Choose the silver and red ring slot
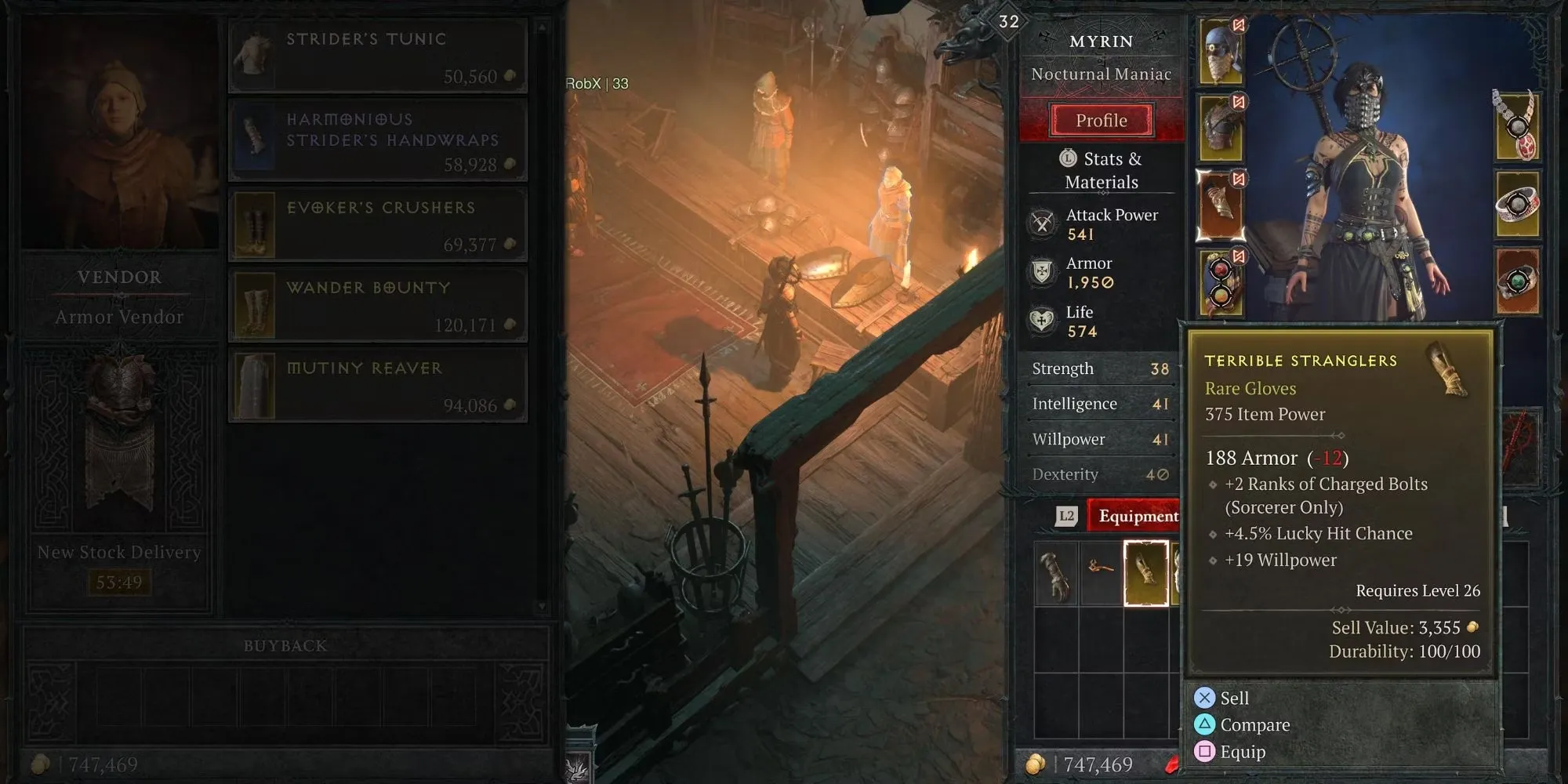This screenshot has width=1568, height=784. pos(1517,204)
